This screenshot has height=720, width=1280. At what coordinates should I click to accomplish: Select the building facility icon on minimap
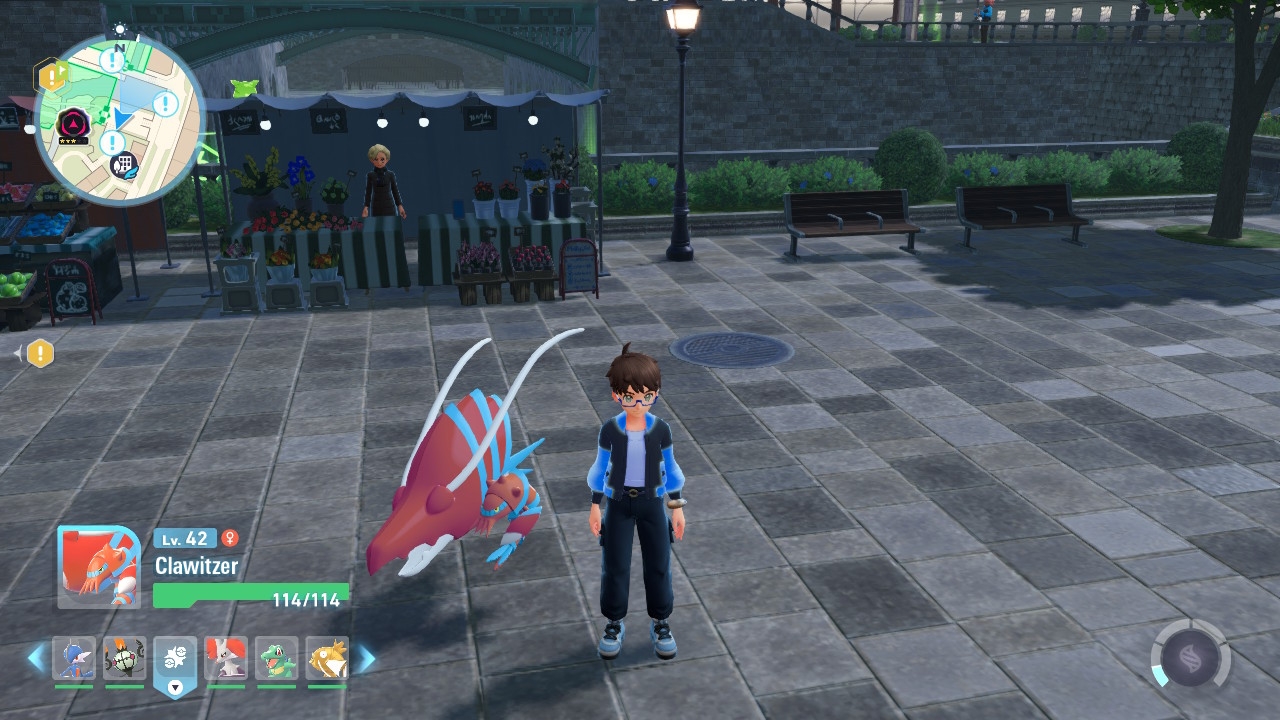[124, 165]
